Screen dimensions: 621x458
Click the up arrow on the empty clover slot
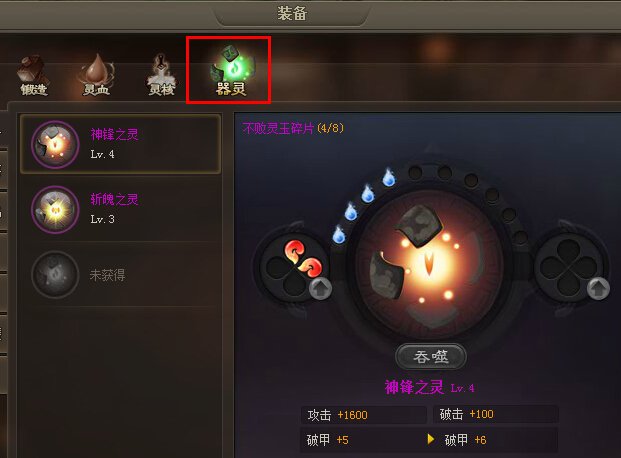597,289
